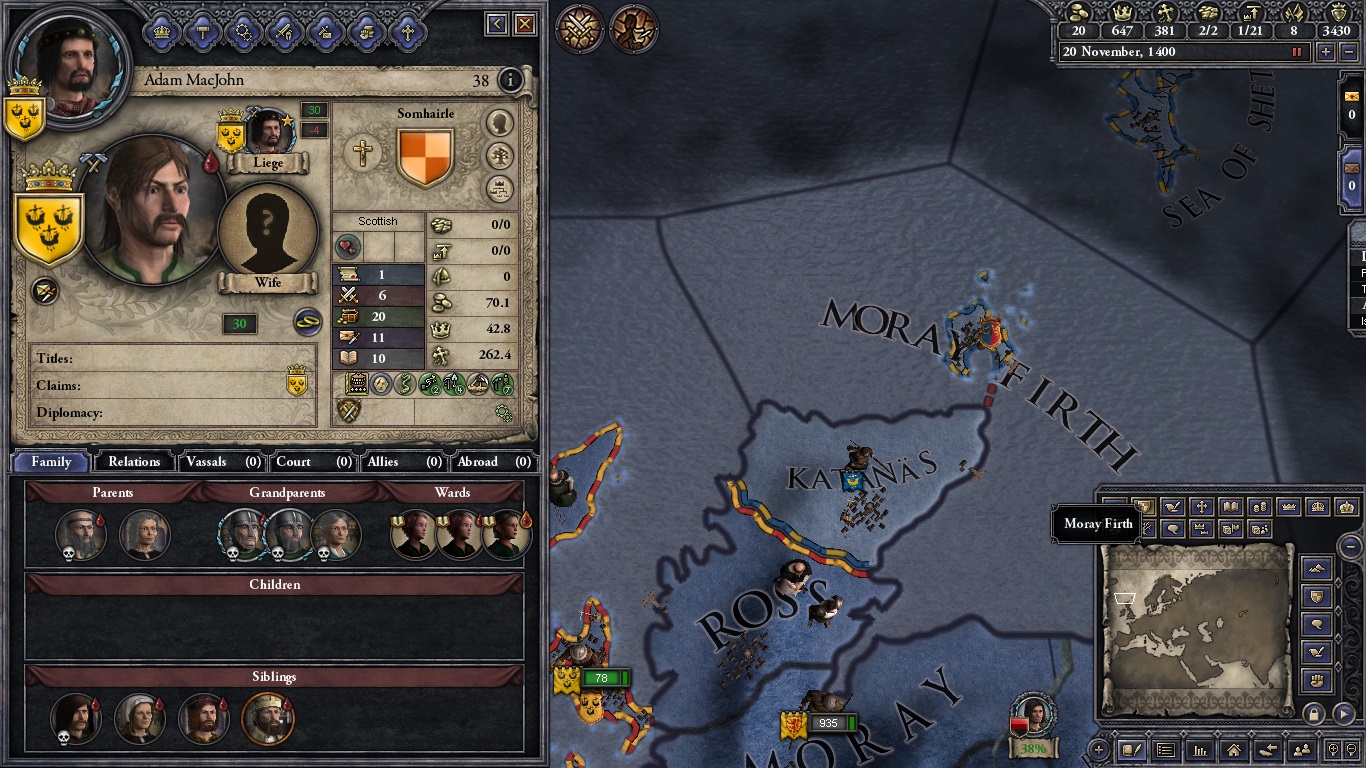This screenshot has width=1366, height=768.
Task: Select the economy map mode coins icon
Action: (1259, 507)
